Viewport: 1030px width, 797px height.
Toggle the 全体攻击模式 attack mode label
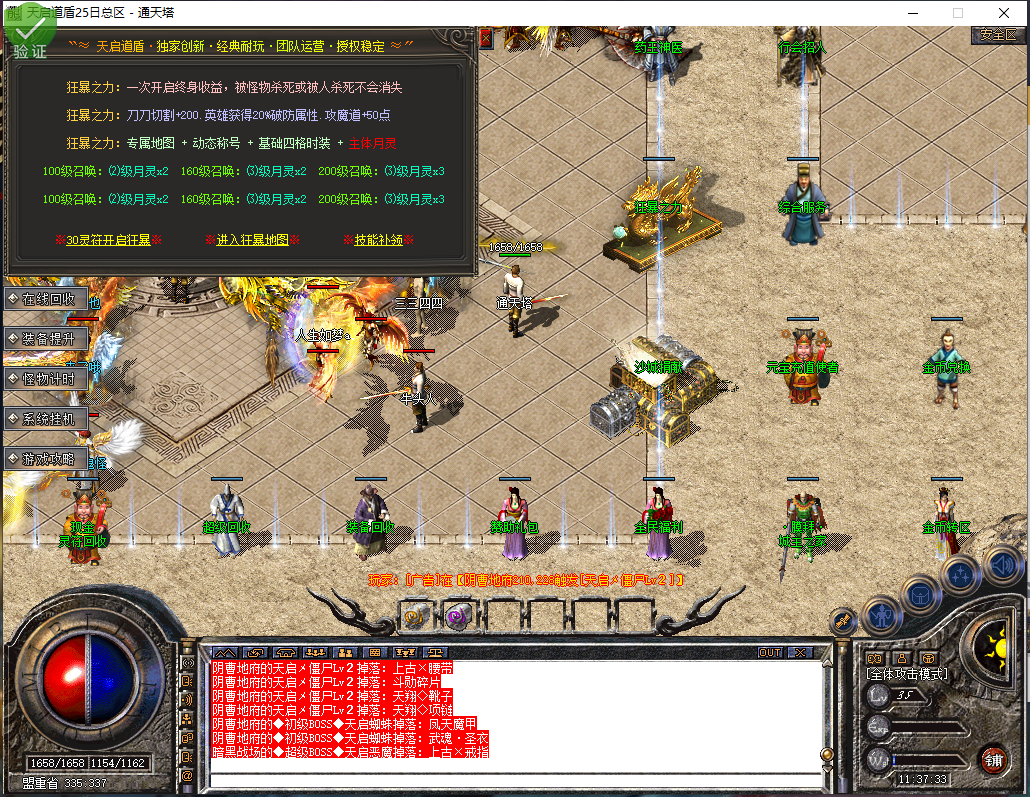coord(906,675)
